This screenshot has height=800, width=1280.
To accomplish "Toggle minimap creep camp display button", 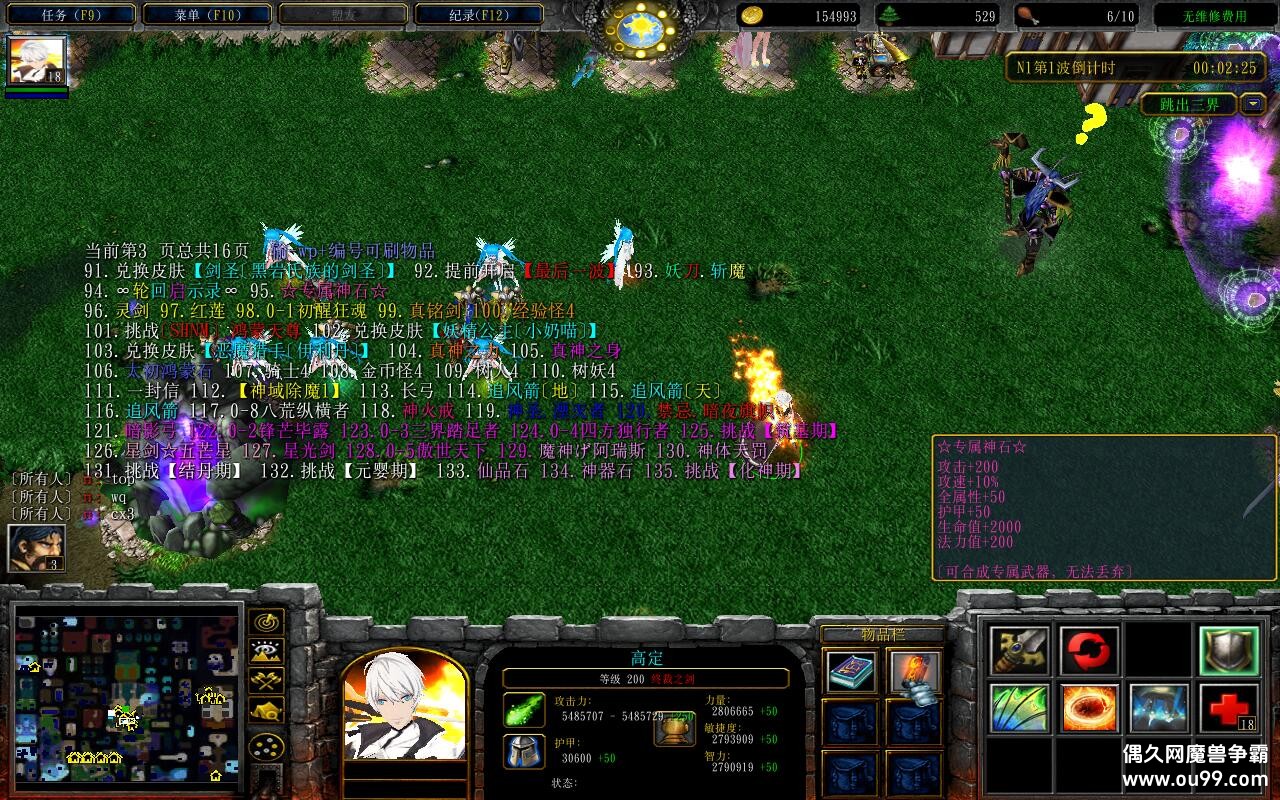I will pos(266,711).
